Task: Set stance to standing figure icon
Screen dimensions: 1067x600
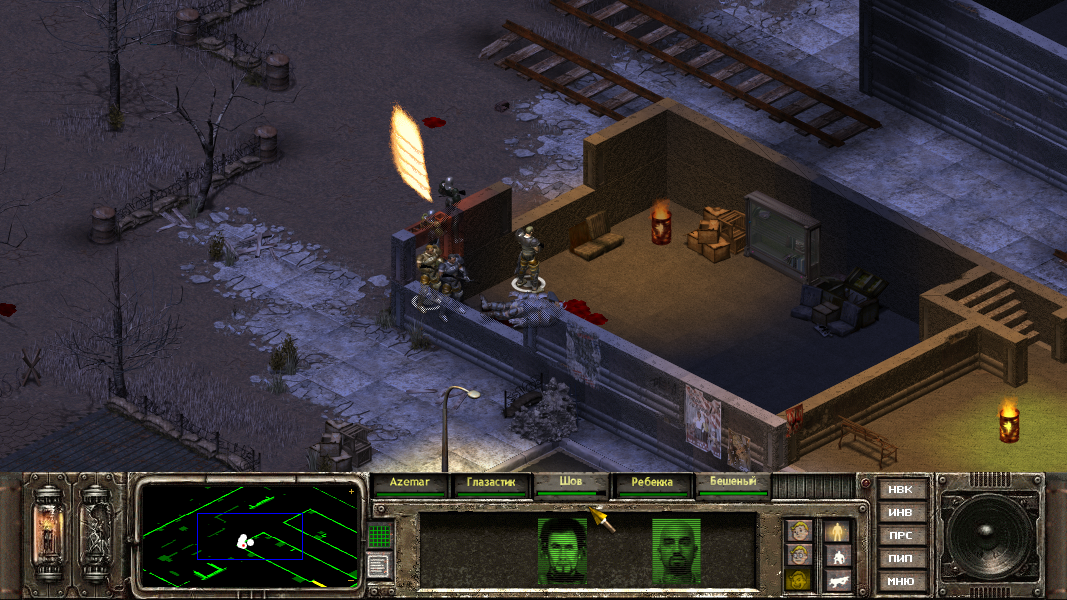Action: 837,531
